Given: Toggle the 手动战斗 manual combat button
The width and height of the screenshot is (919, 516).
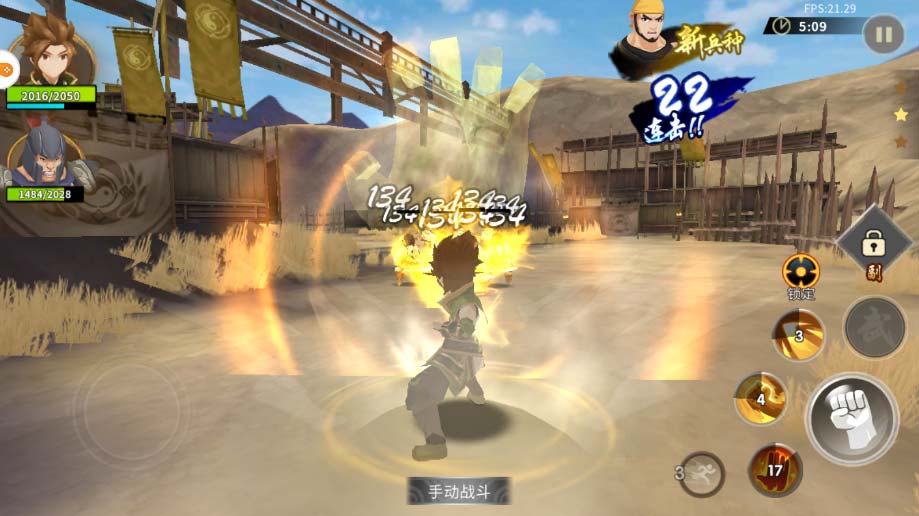Looking at the screenshot, I should pyautogui.click(x=459, y=491).
